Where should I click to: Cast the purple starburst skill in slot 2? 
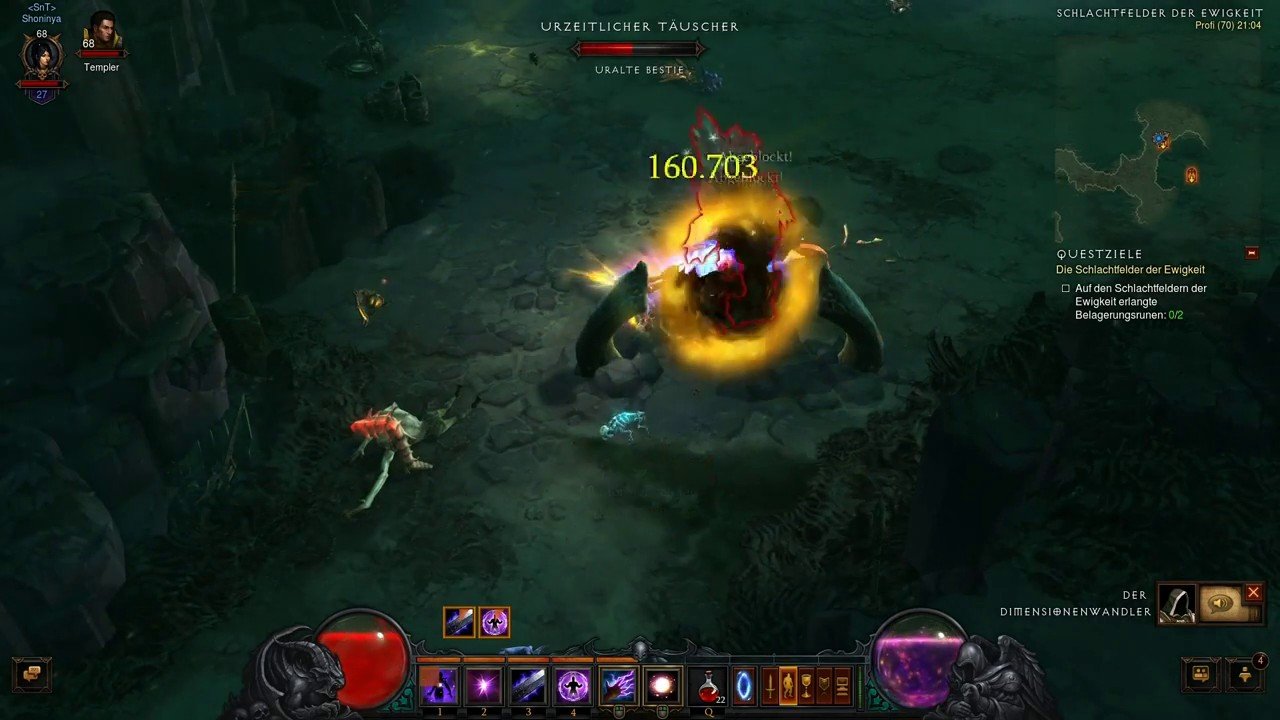(x=484, y=686)
